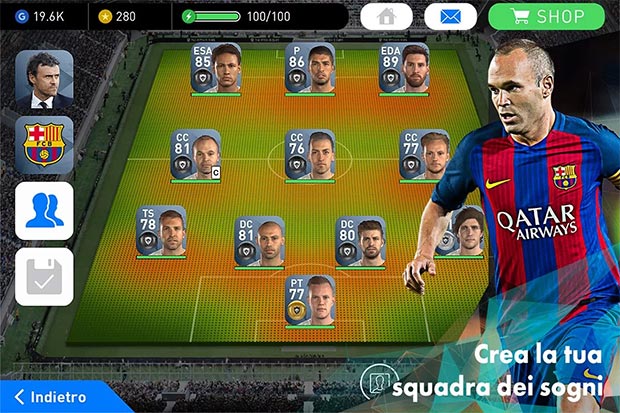Click the save checkmark button

pos(44,276)
